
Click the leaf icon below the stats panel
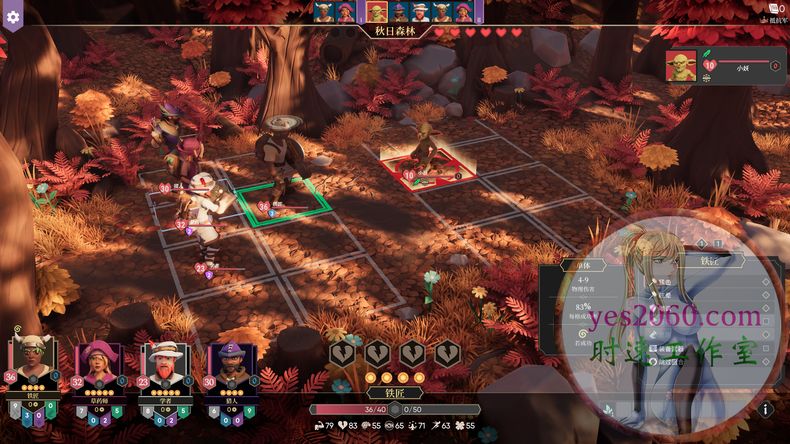(608, 410)
